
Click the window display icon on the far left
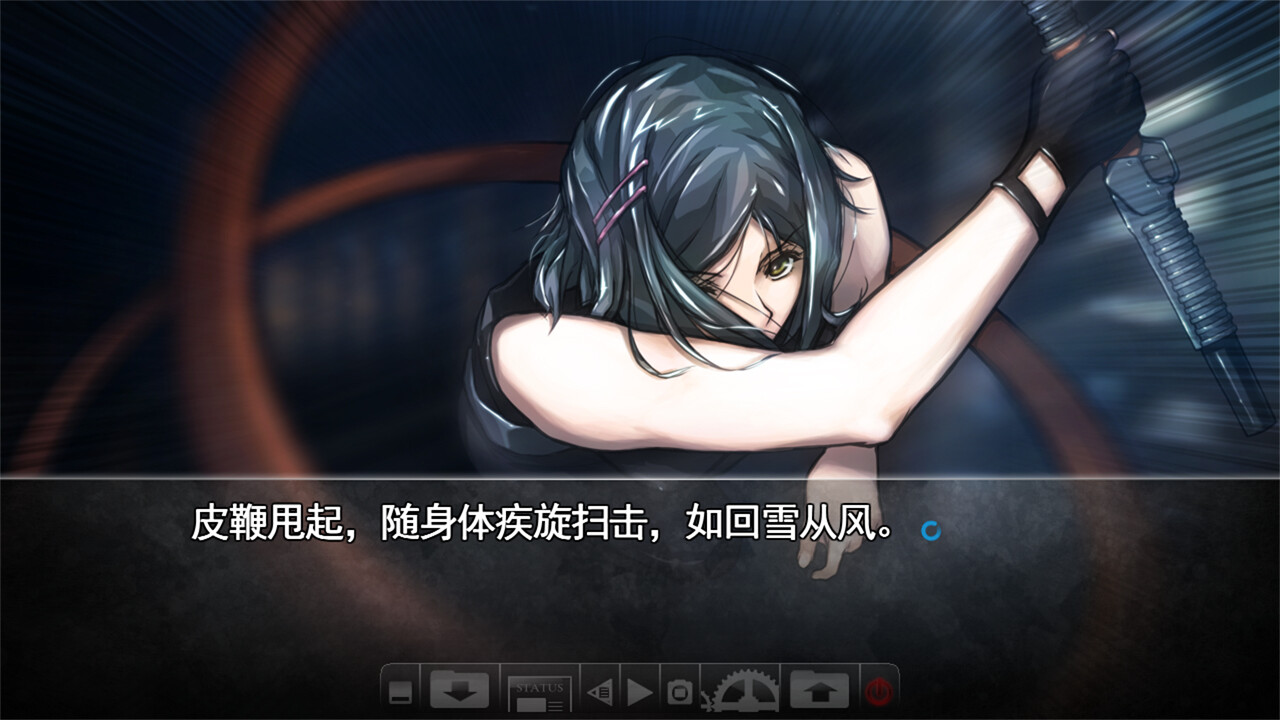click(400, 693)
